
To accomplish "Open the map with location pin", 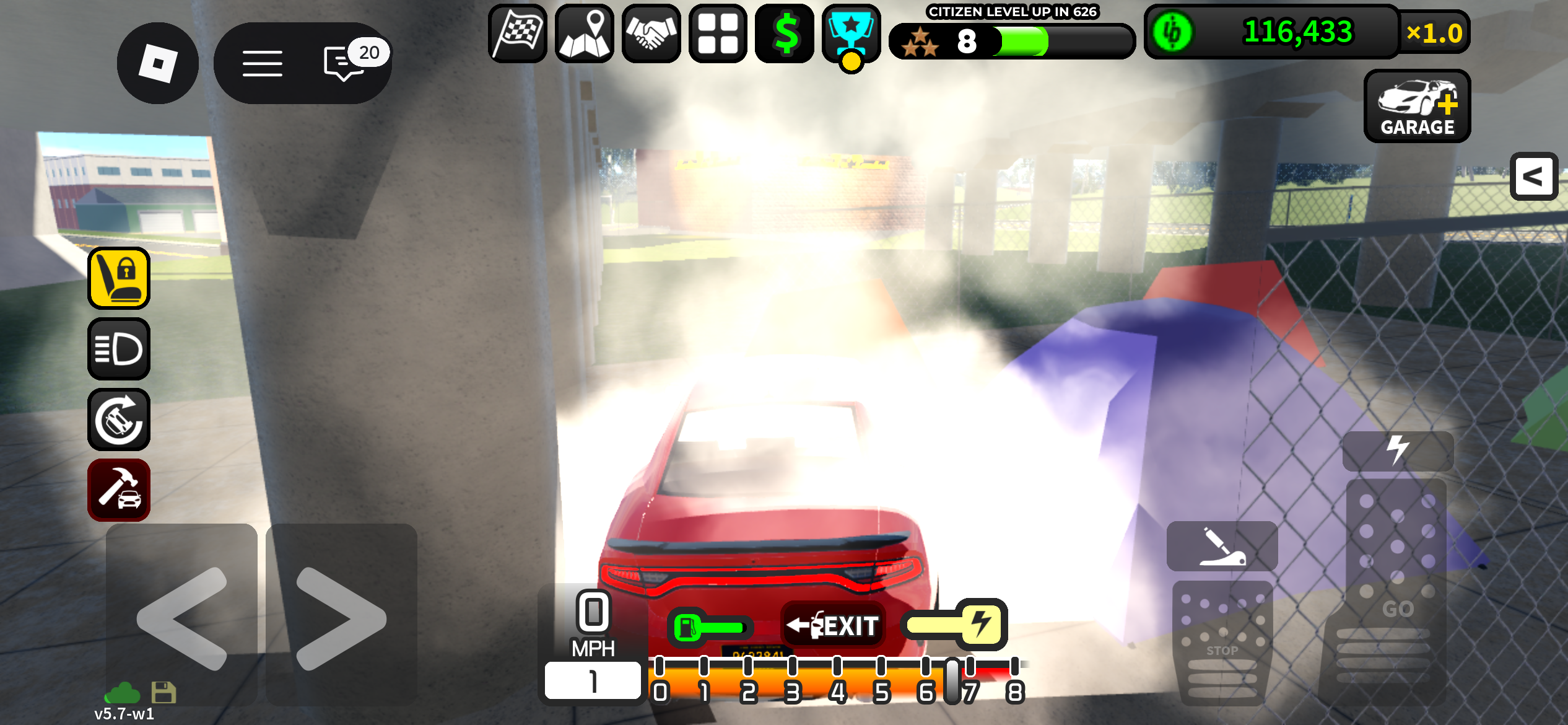I will pos(585,33).
